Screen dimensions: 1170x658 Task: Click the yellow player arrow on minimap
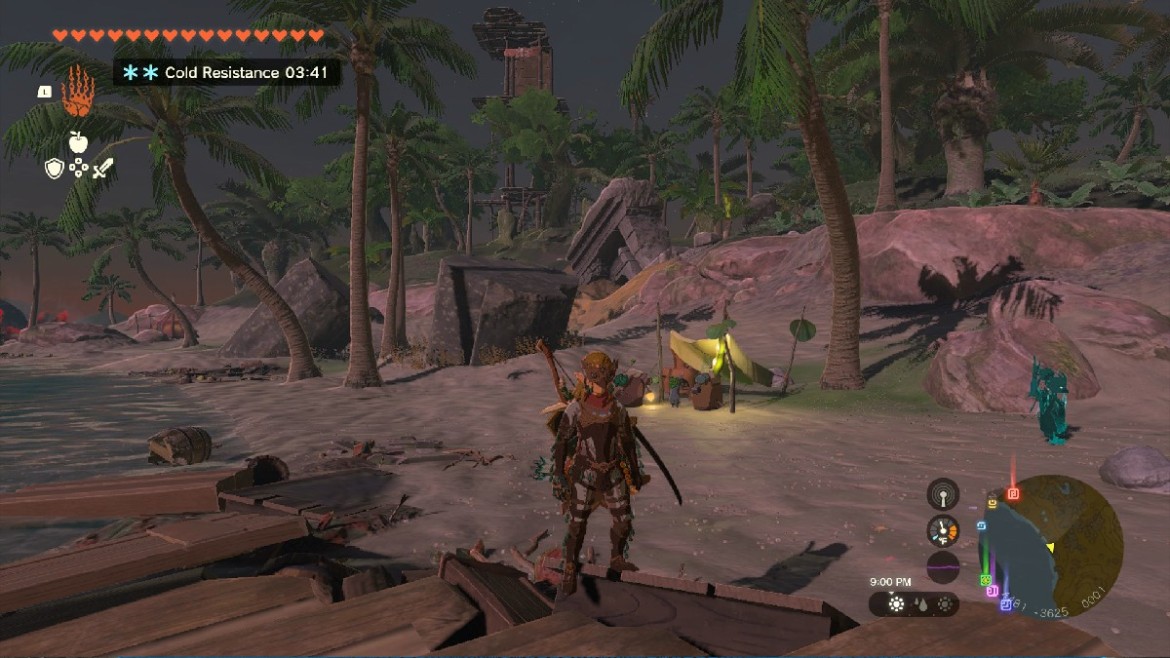pos(1050,547)
